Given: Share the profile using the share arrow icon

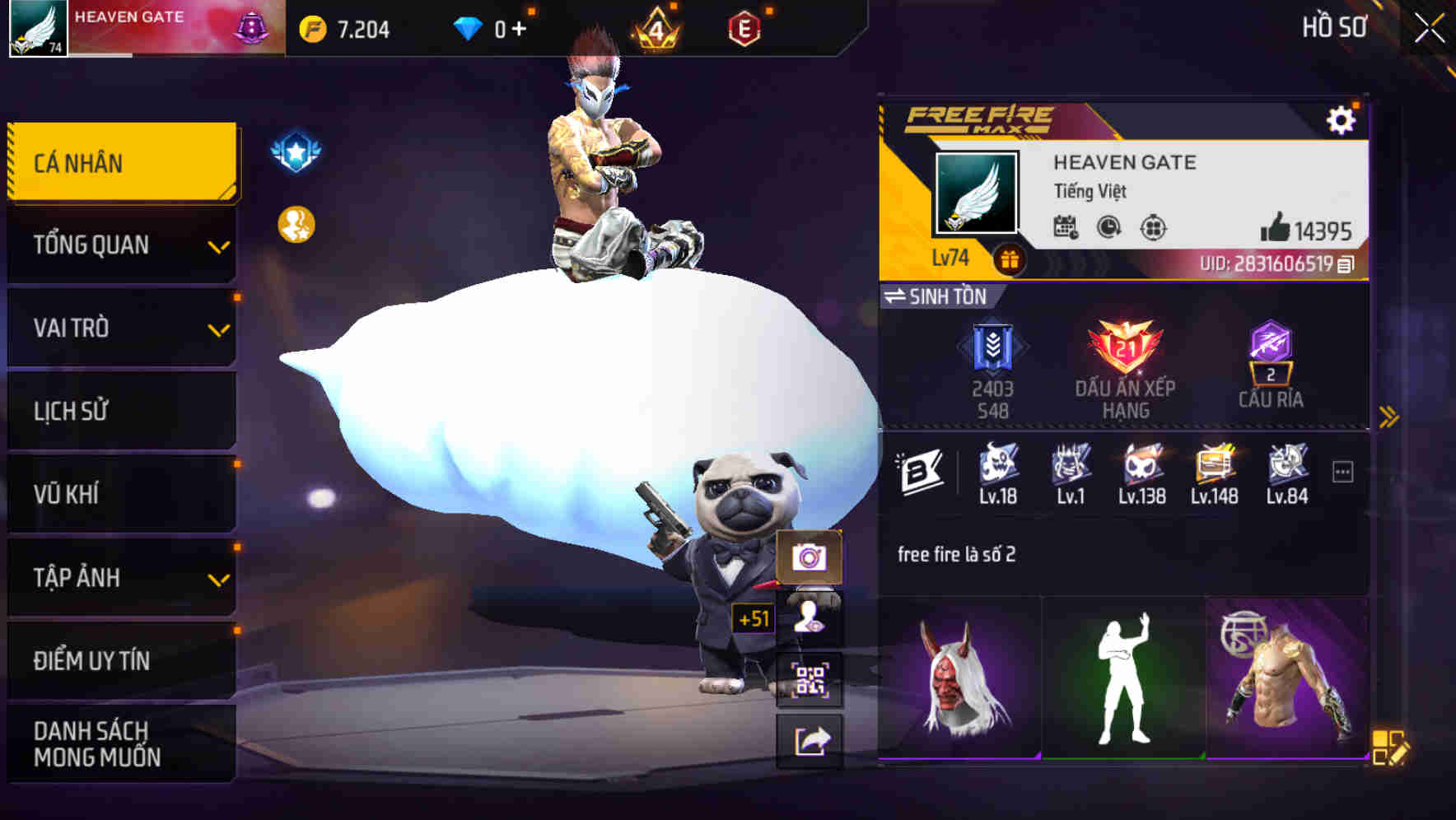Looking at the screenshot, I should click(811, 741).
